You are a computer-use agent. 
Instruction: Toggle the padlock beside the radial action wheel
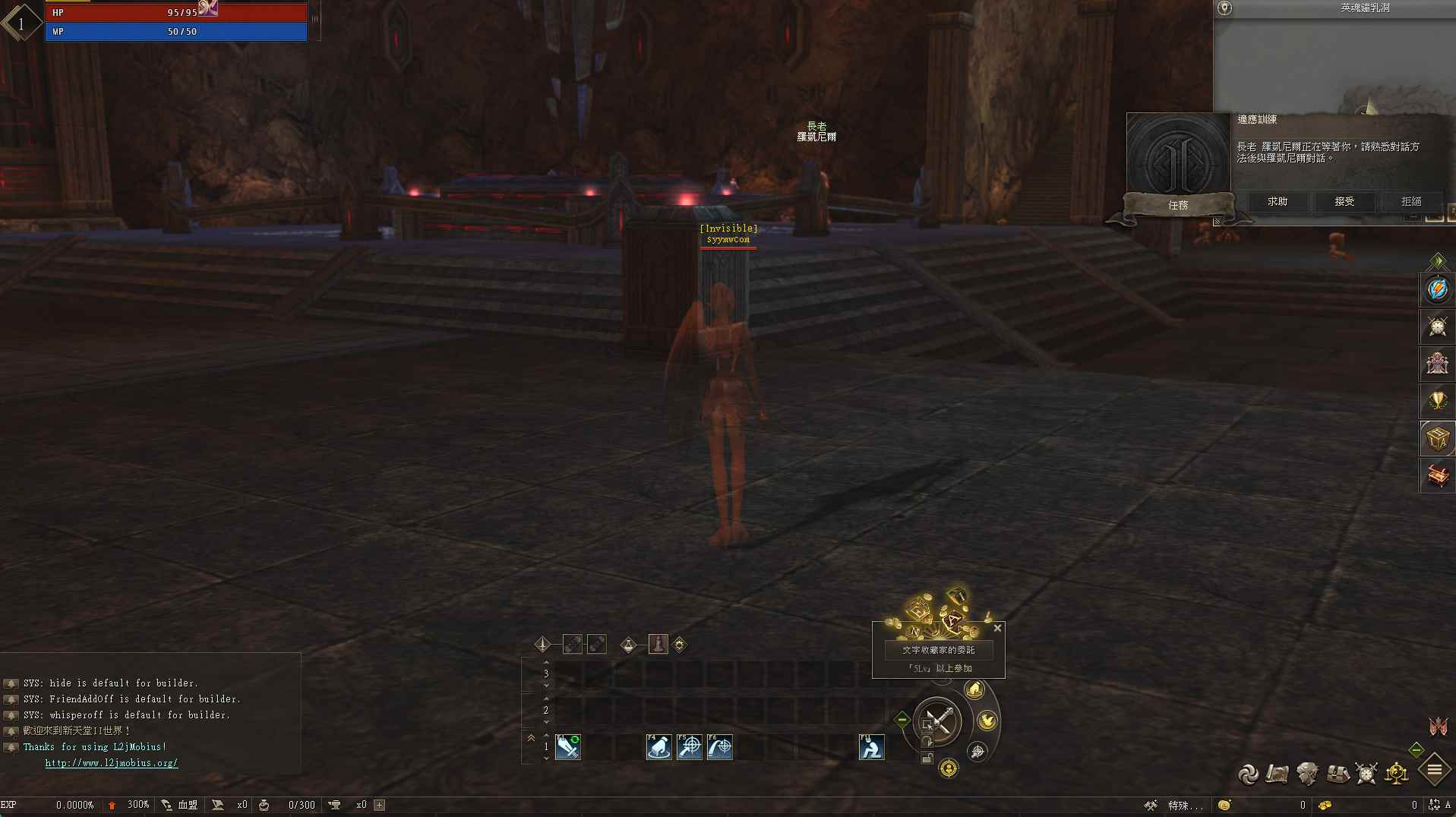tap(928, 755)
